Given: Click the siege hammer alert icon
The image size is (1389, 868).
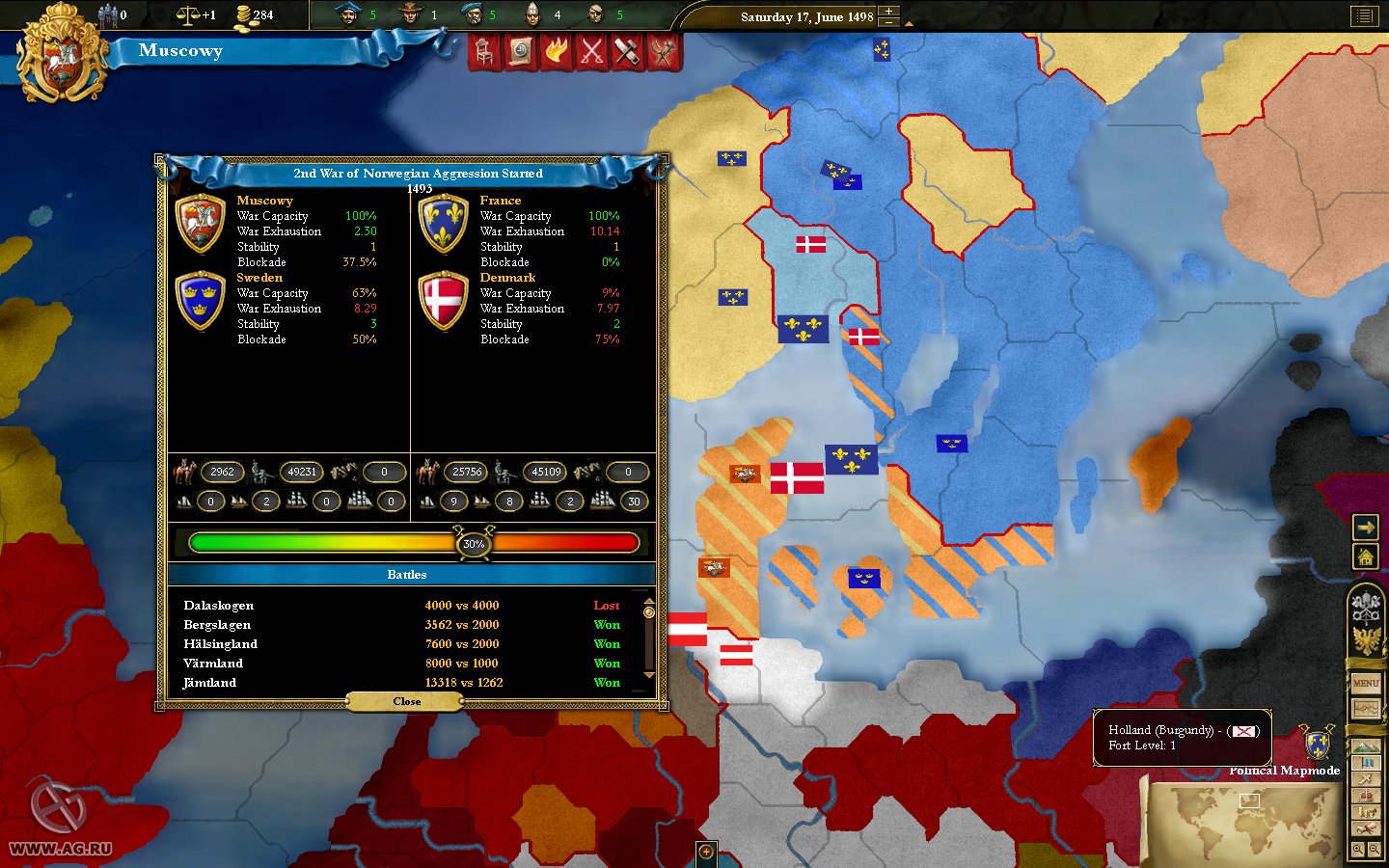Looking at the screenshot, I should click(627, 53).
